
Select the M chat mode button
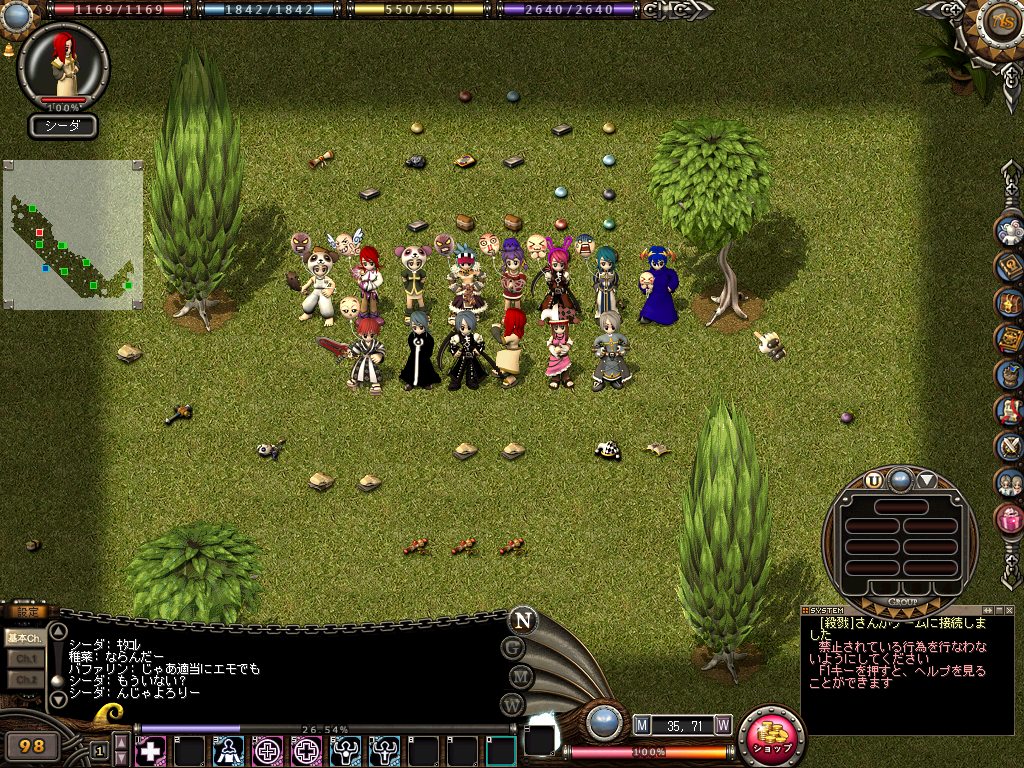(x=517, y=677)
